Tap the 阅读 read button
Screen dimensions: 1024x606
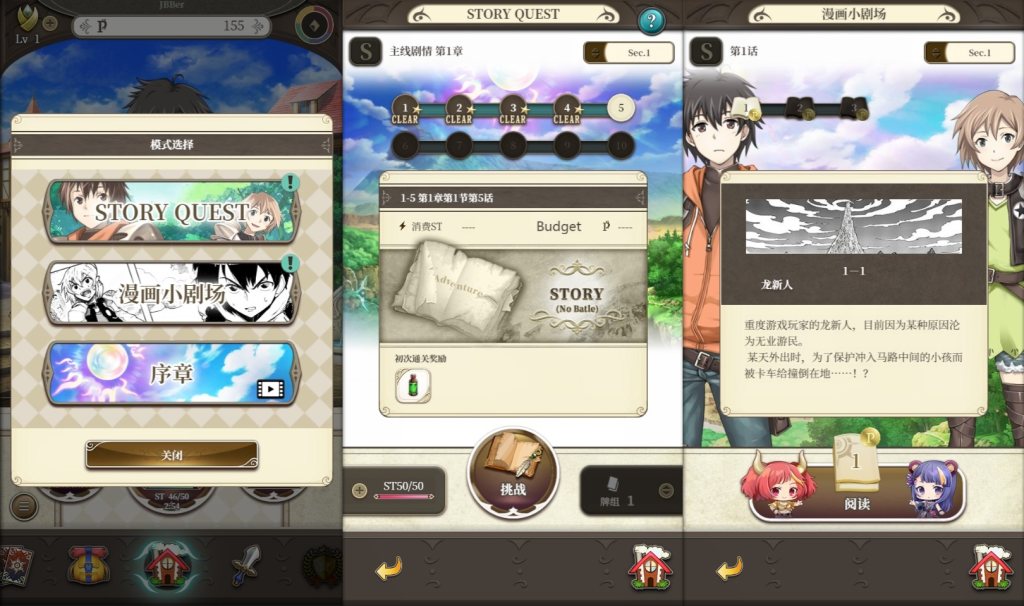[x=857, y=490]
